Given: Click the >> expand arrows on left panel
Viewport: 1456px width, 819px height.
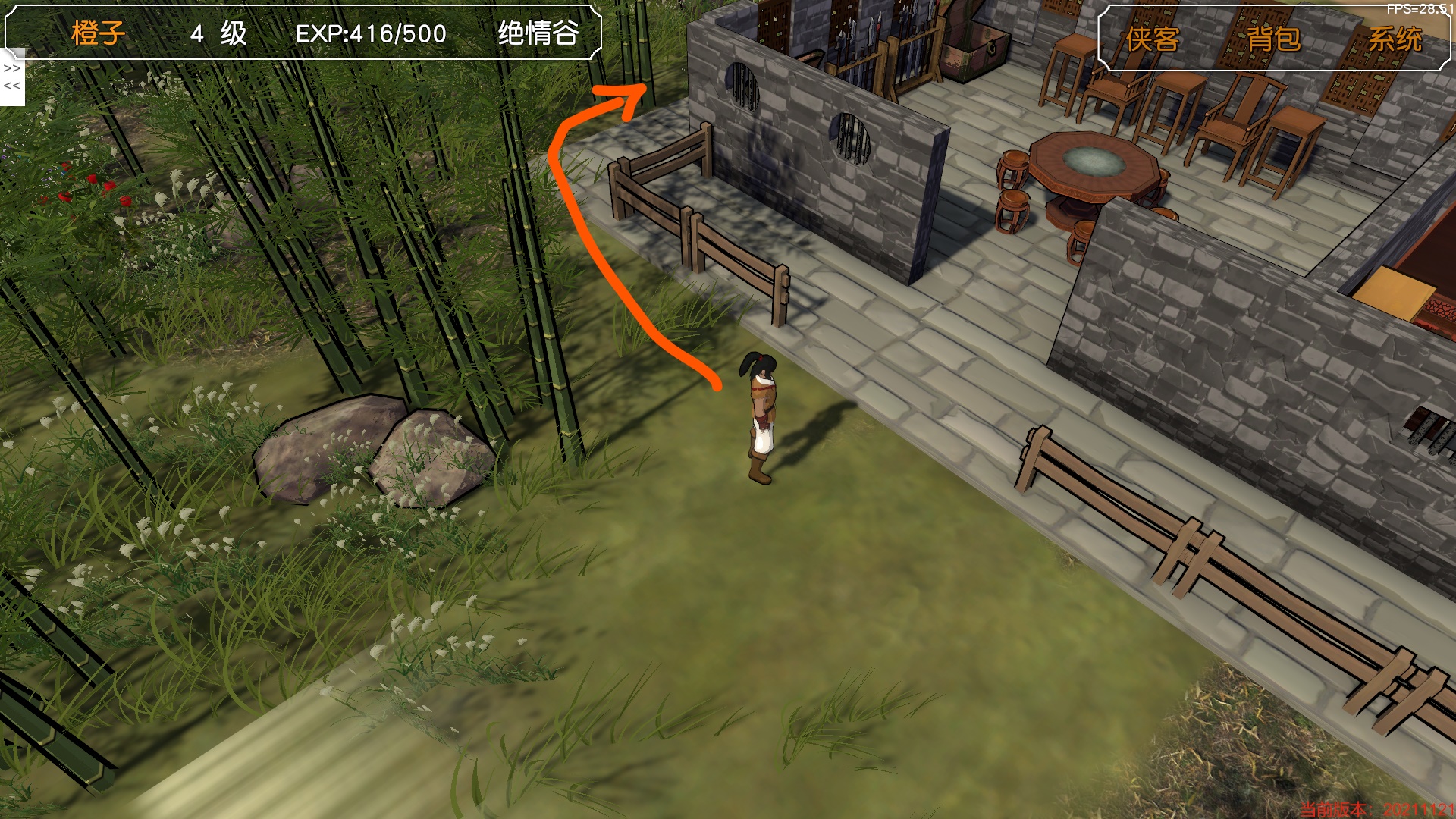Looking at the screenshot, I should [x=11, y=69].
